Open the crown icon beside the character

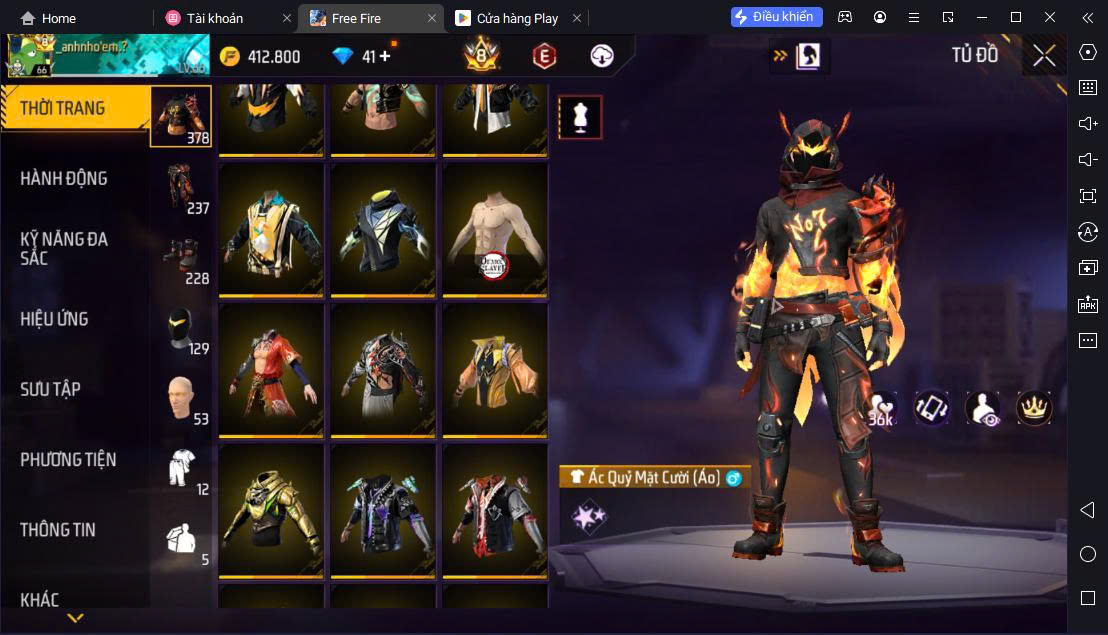pos(1034,407)
